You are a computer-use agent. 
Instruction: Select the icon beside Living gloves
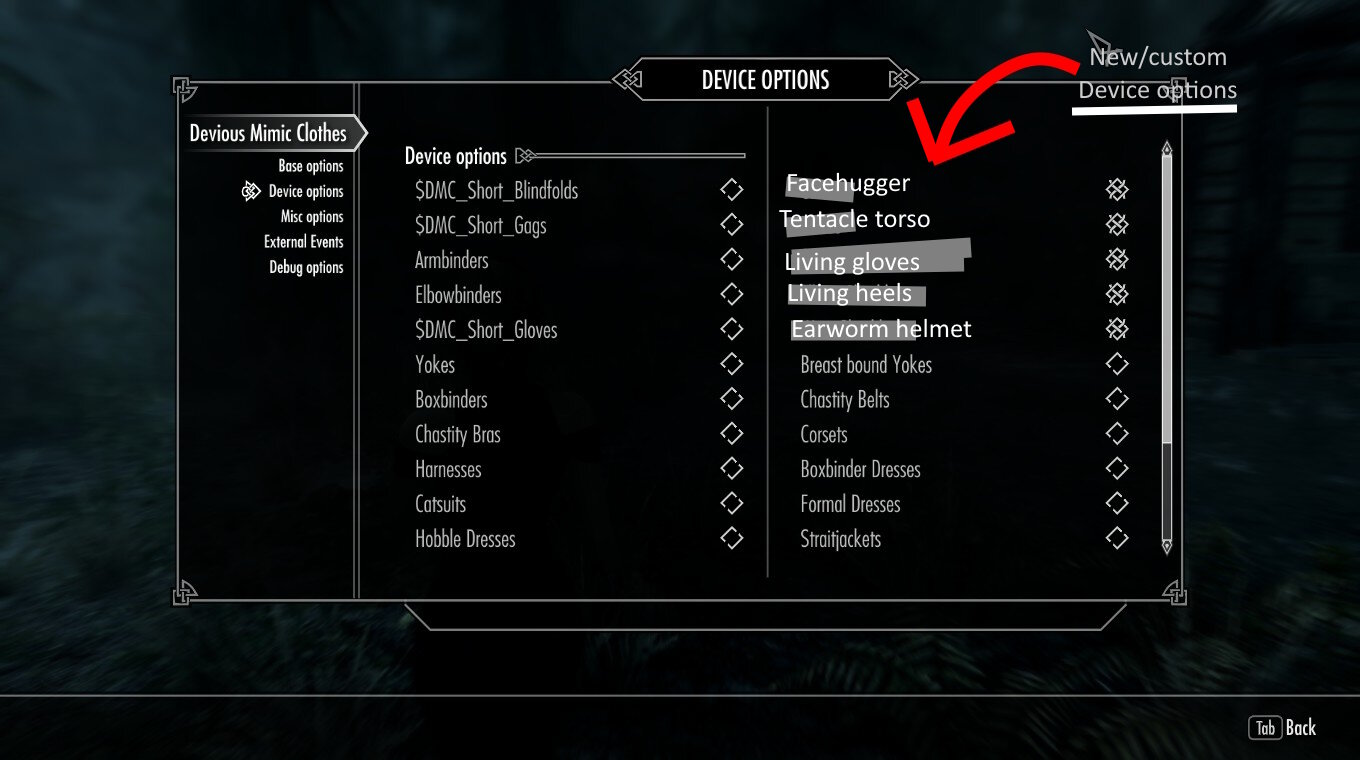coord(1116,259)
